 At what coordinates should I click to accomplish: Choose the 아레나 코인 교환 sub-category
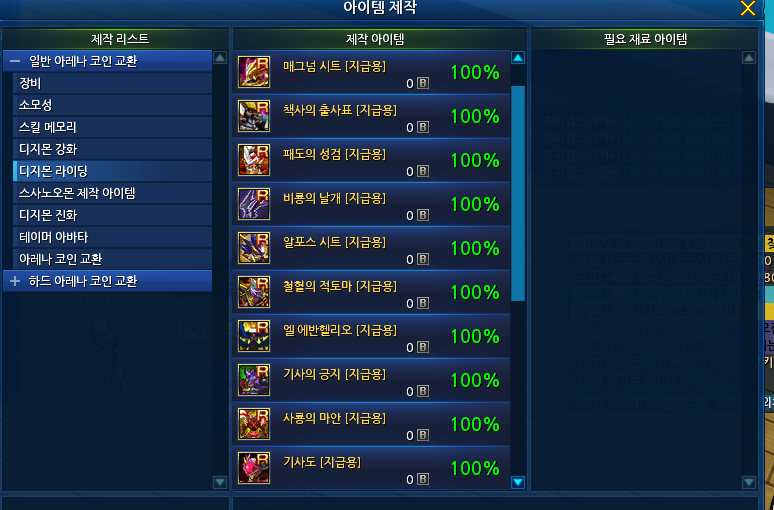click(60, 259)
